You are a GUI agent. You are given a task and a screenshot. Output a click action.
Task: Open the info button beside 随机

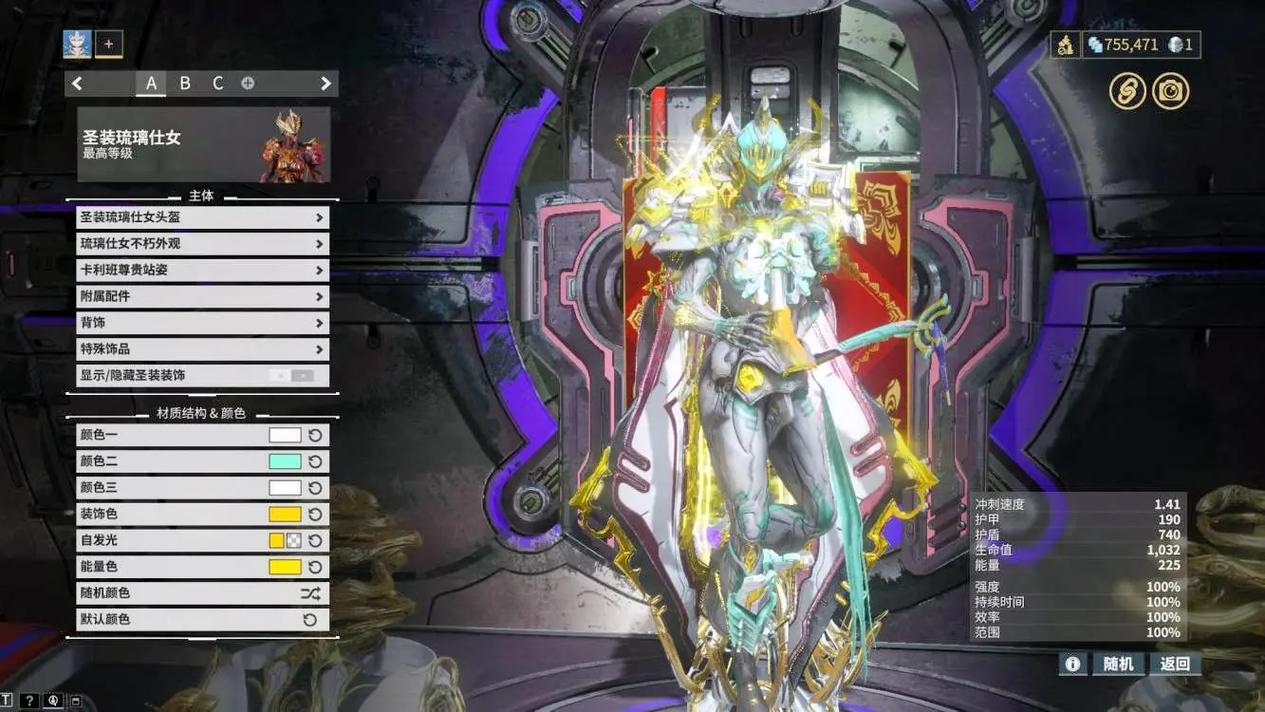1072,664
